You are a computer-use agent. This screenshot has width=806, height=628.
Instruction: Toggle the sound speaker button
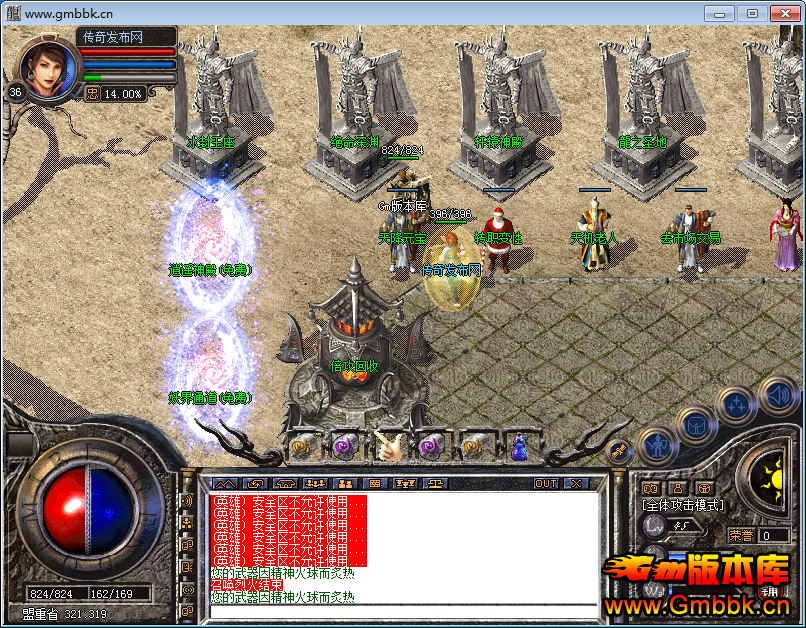coord(777,394)
